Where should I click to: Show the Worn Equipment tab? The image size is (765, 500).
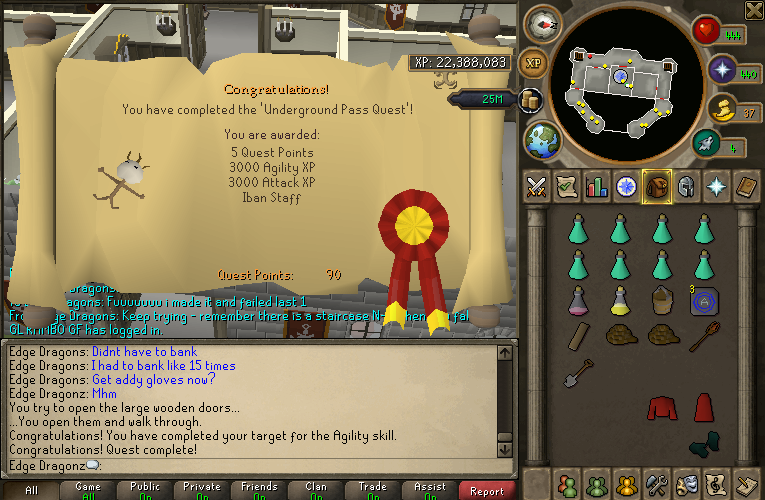pyautogui.click(x=687, y=186)
